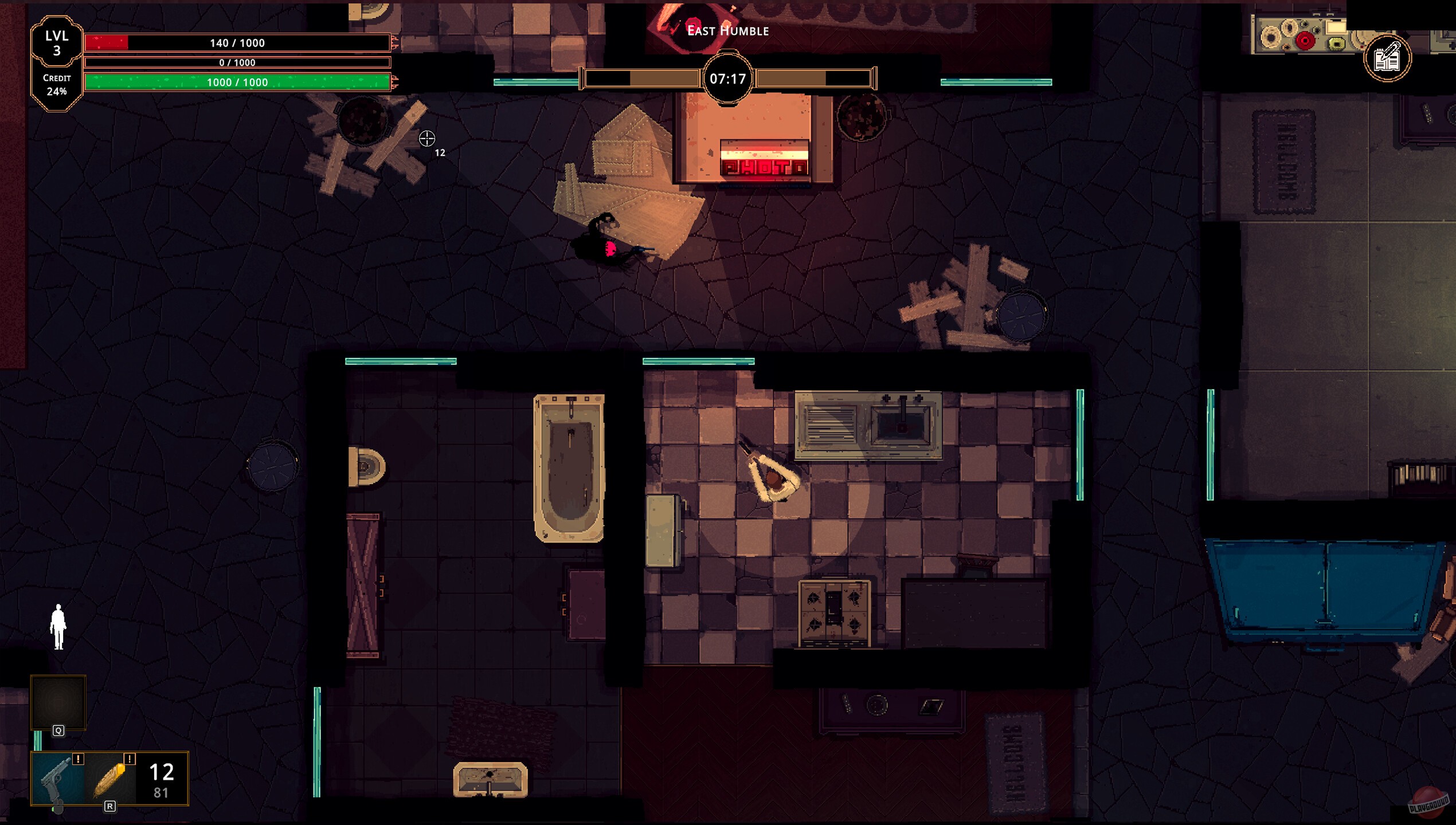Select the East Humble mission label
The image size is (1456, 825).
pyautogui.click(x=727, y=31)
